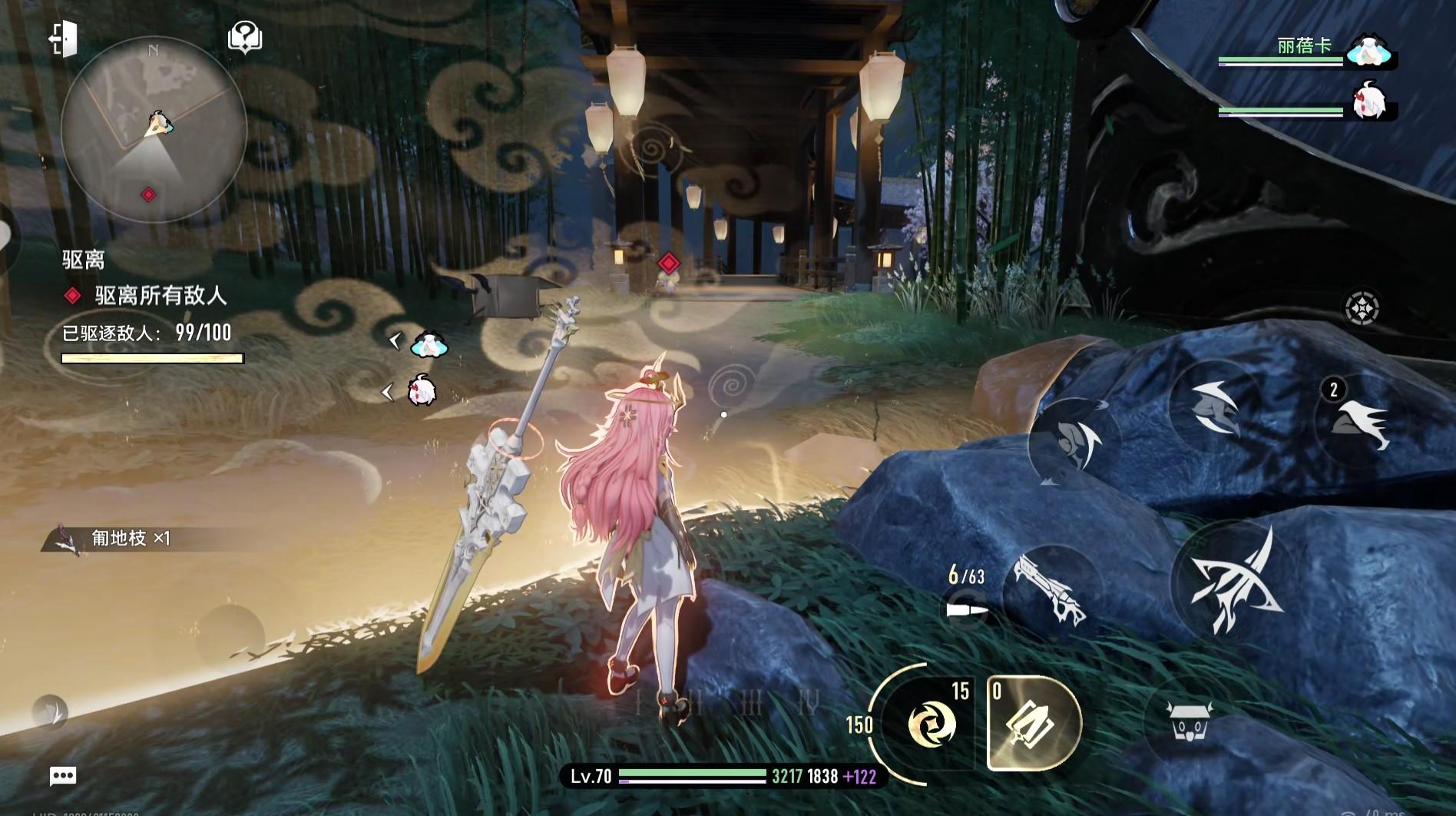The width and height of the screenshot is (1456, 816).
Task: Open the horned chest icon
Action: [1187, 721]
